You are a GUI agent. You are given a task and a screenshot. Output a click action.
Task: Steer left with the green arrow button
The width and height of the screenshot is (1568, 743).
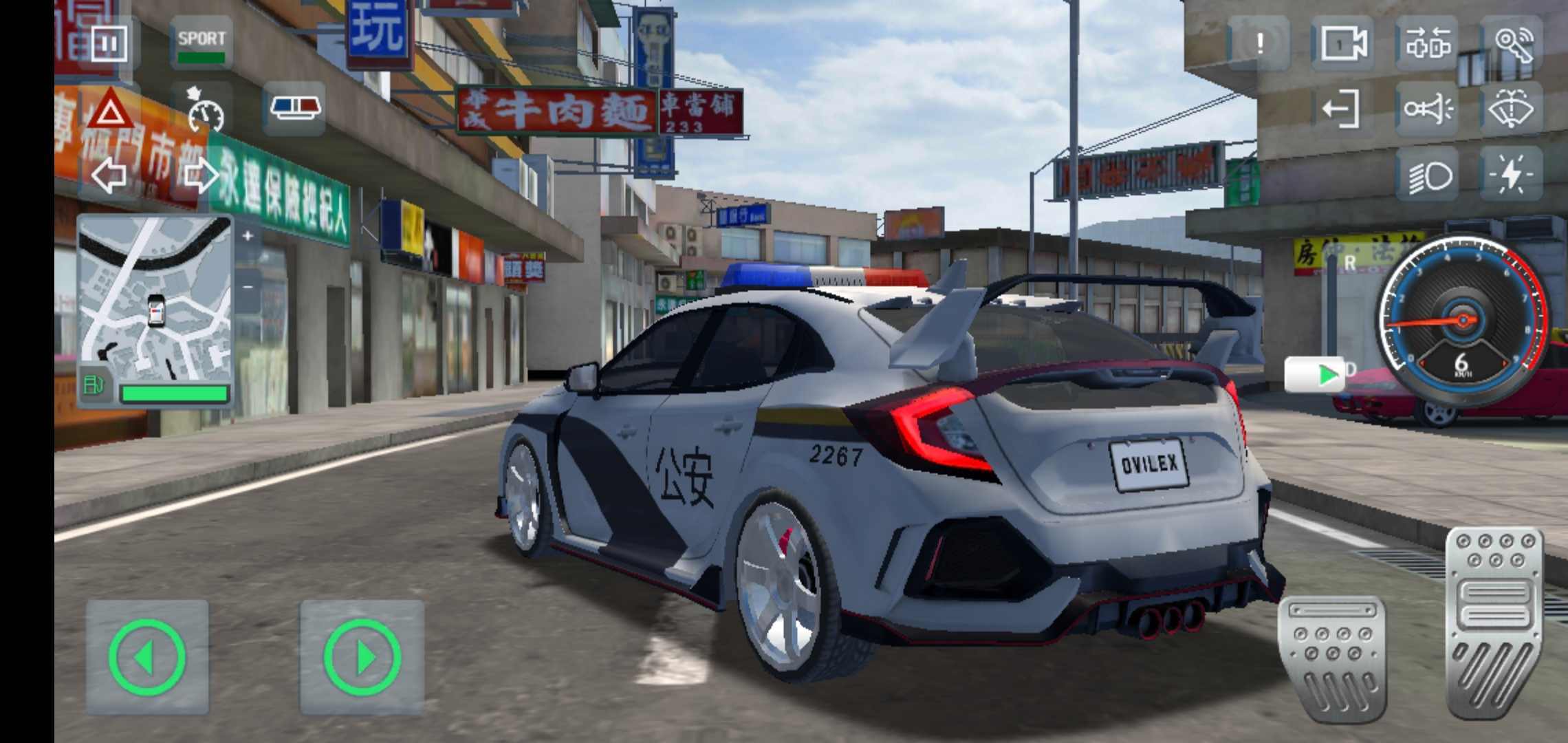147,657
